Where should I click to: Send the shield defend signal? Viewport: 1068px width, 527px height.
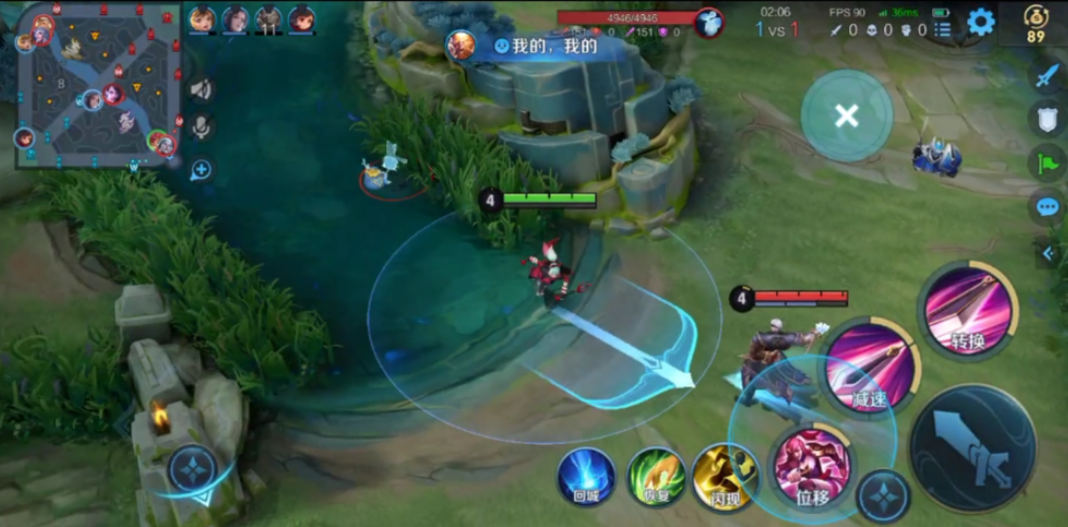tap(1047, 119)
